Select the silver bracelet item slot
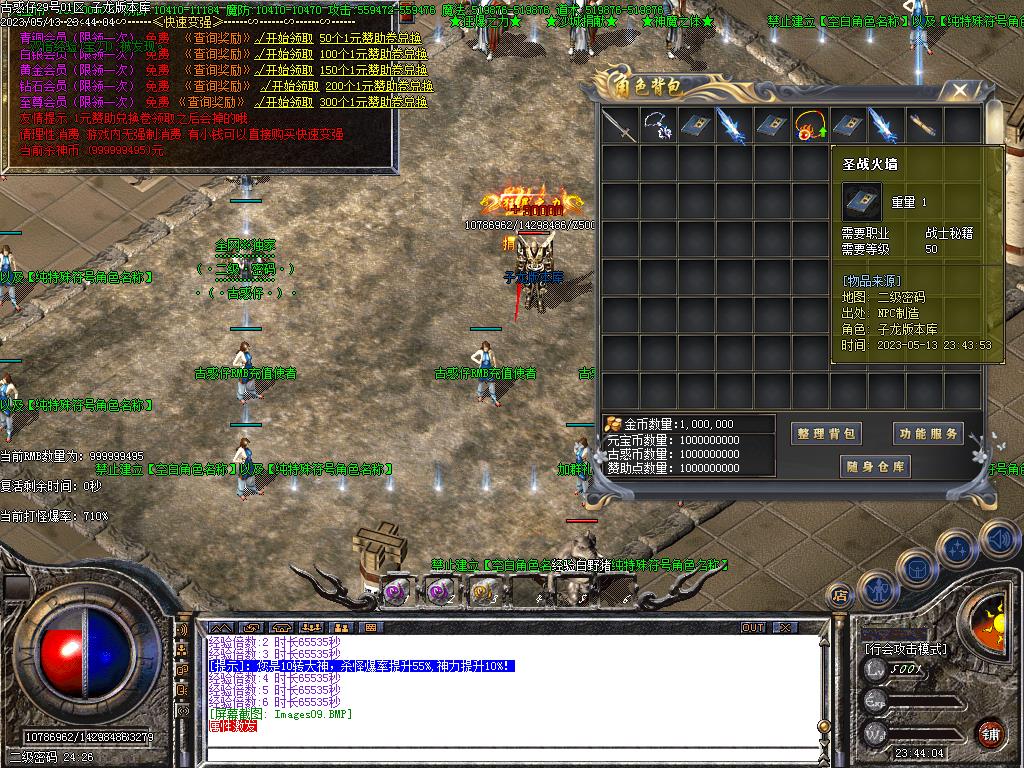This screenshot has height=768, width=1024. [x=658, y=126]
